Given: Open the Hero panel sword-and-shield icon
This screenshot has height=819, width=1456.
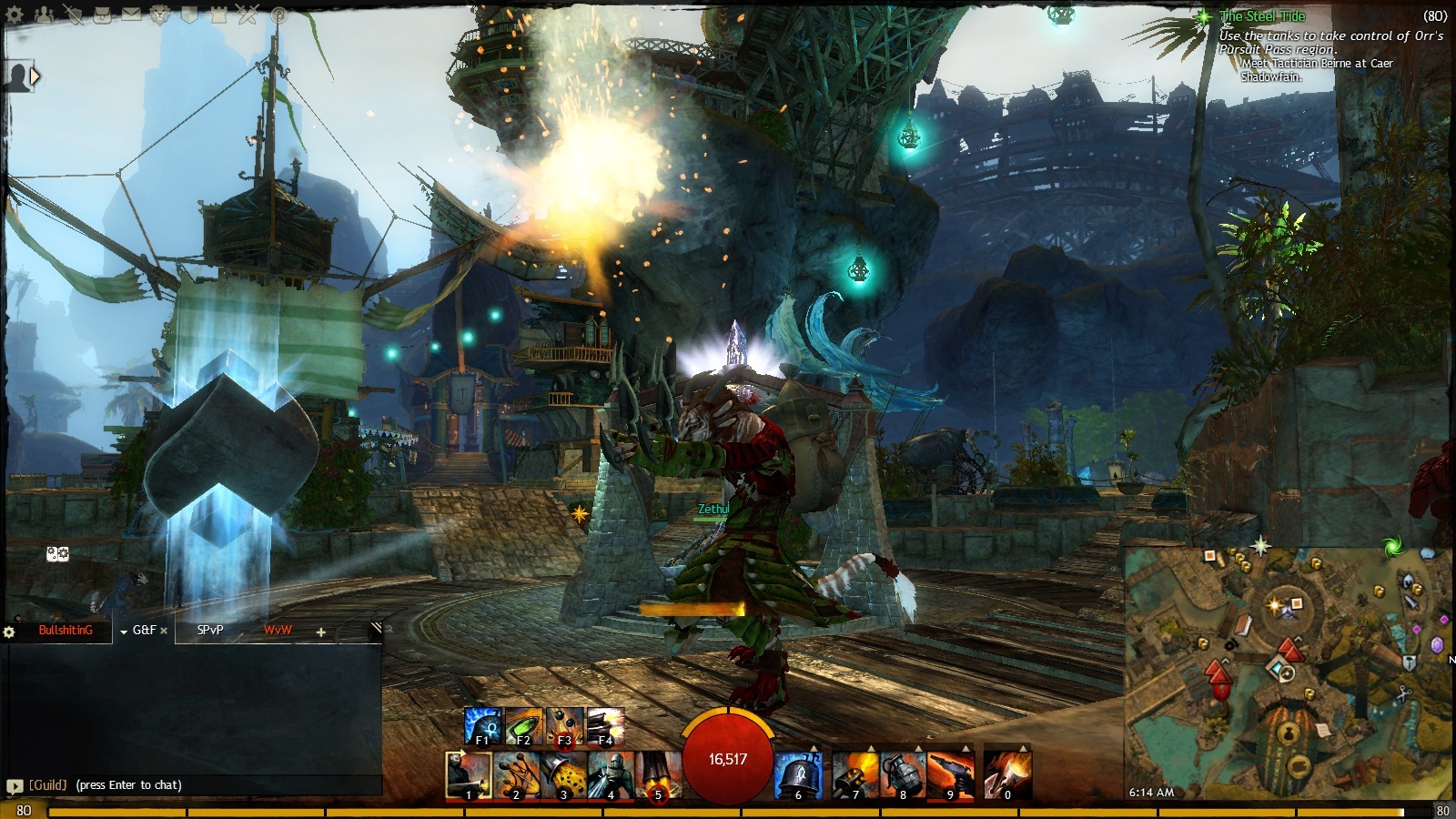Looking at the screenshot, I should (x=73, y=15).
